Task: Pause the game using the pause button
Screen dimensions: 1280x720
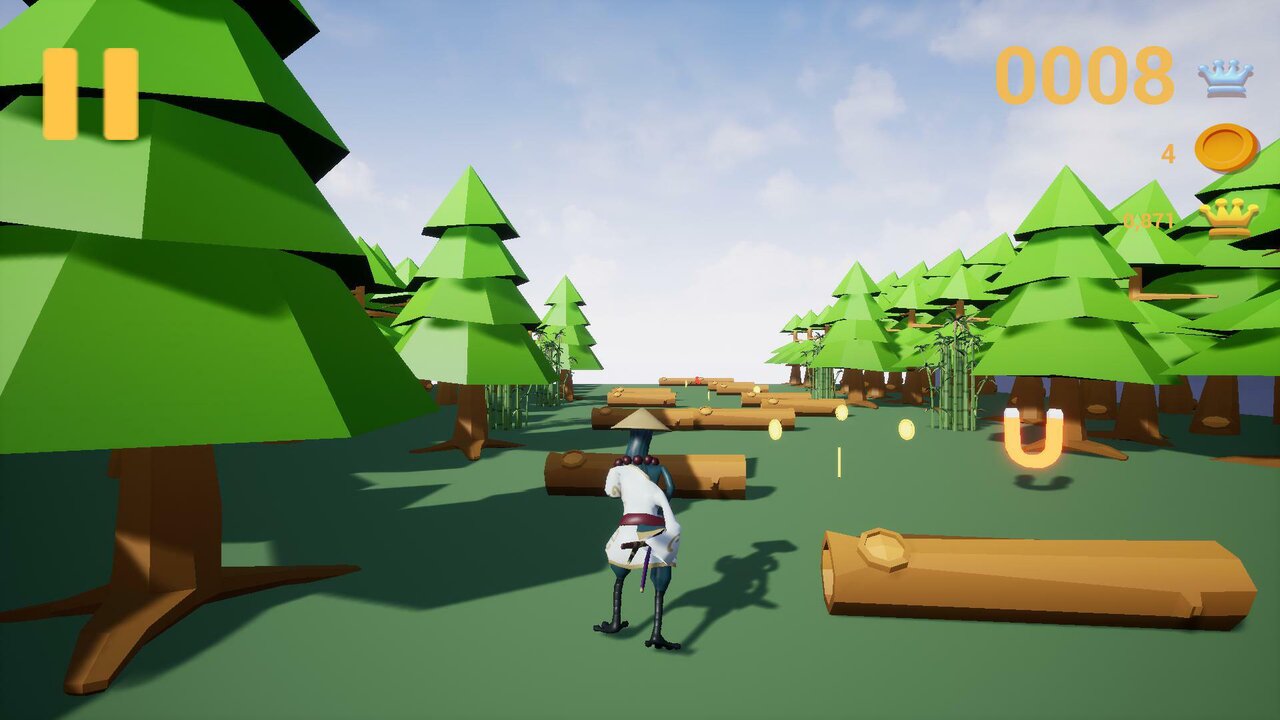Action: point(90,93)
